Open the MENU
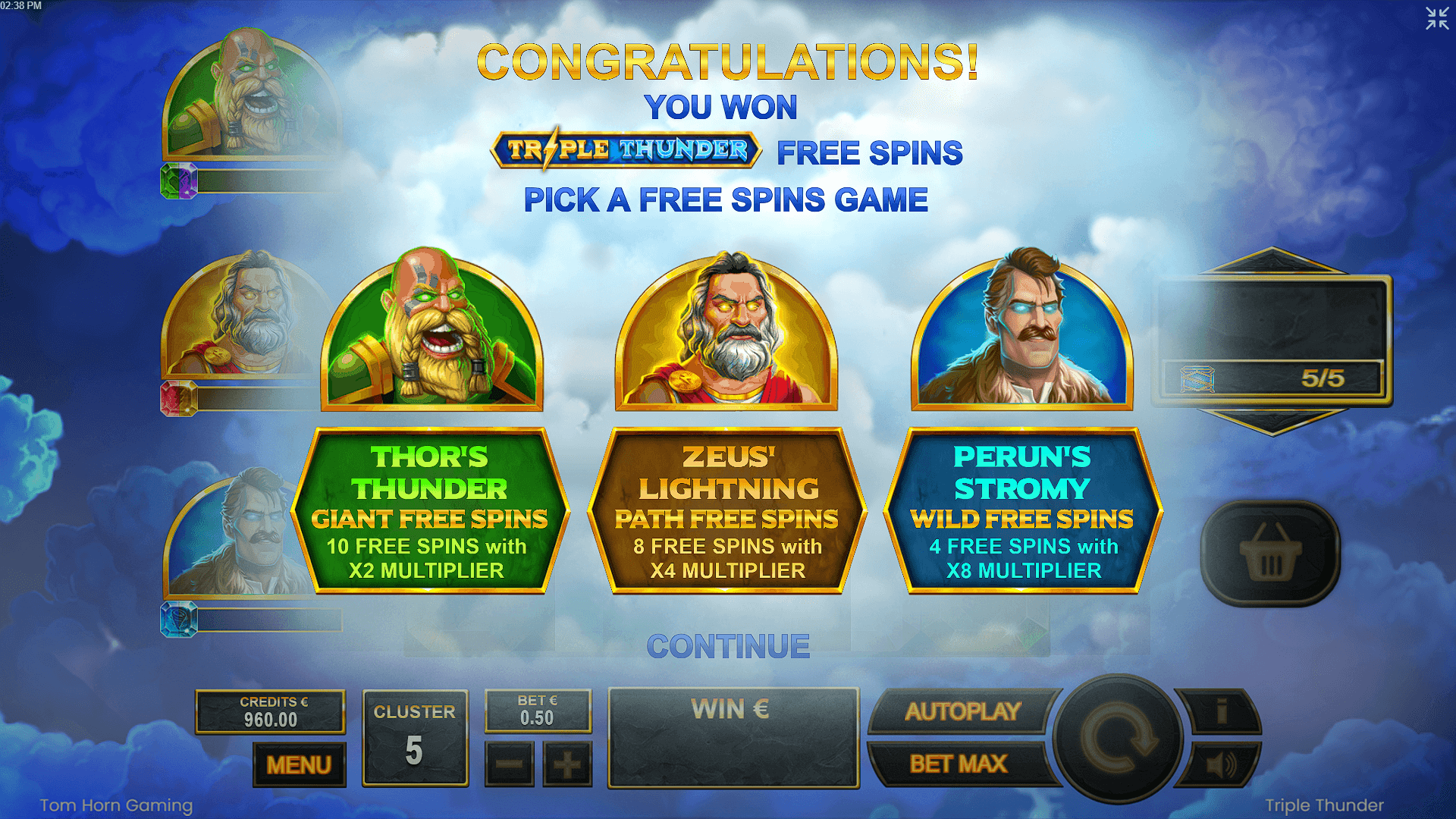Viewport: 1456px width, 819px height. click(299, 765)
